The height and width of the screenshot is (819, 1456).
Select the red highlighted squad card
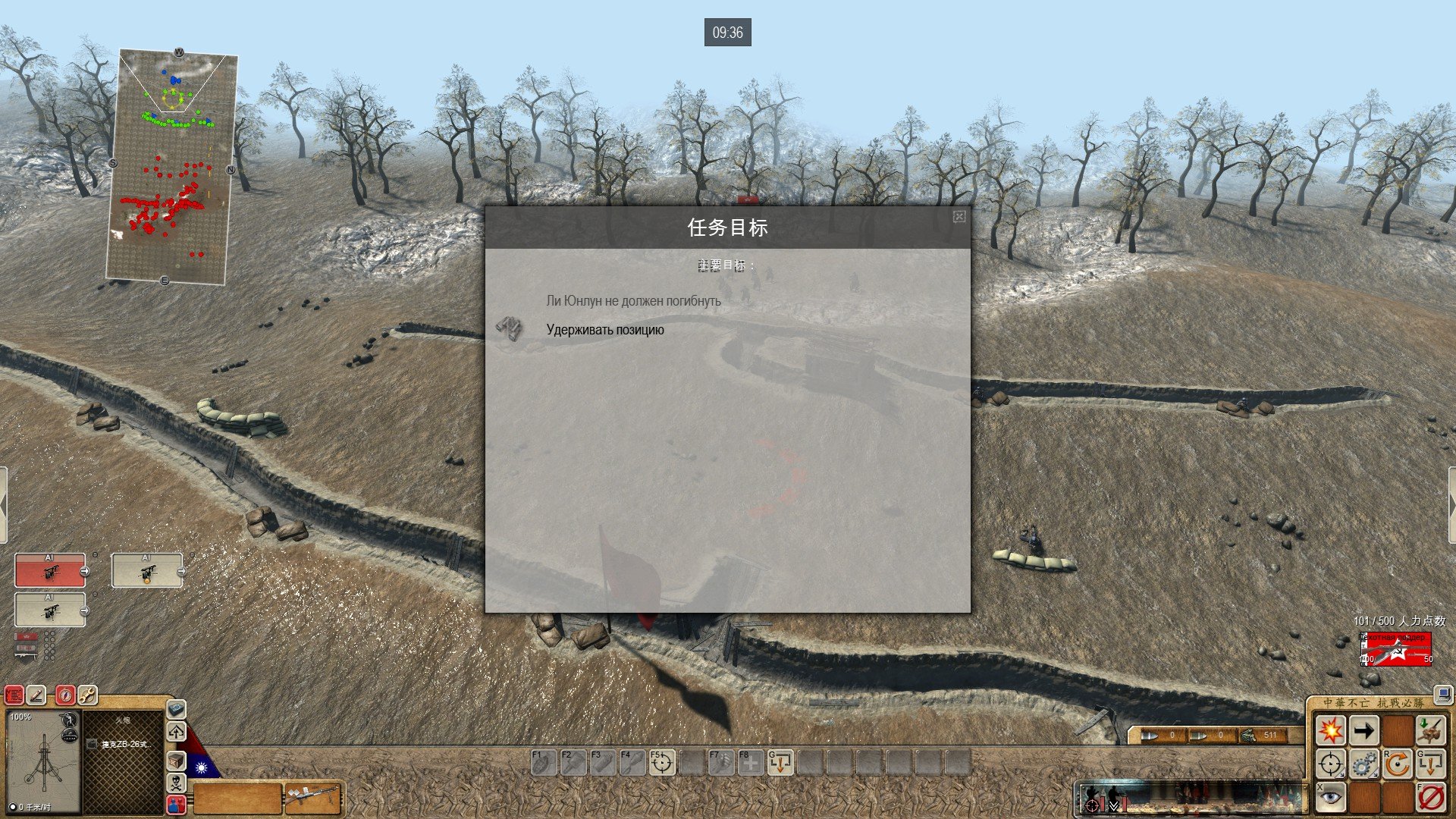tap(50, 570)
